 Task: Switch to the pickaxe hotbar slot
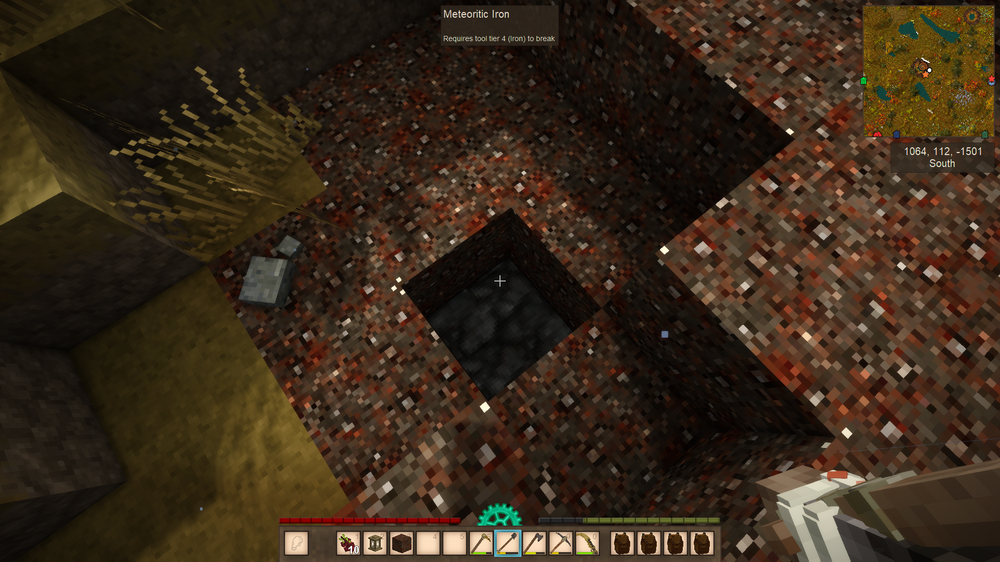click(560, 544)
